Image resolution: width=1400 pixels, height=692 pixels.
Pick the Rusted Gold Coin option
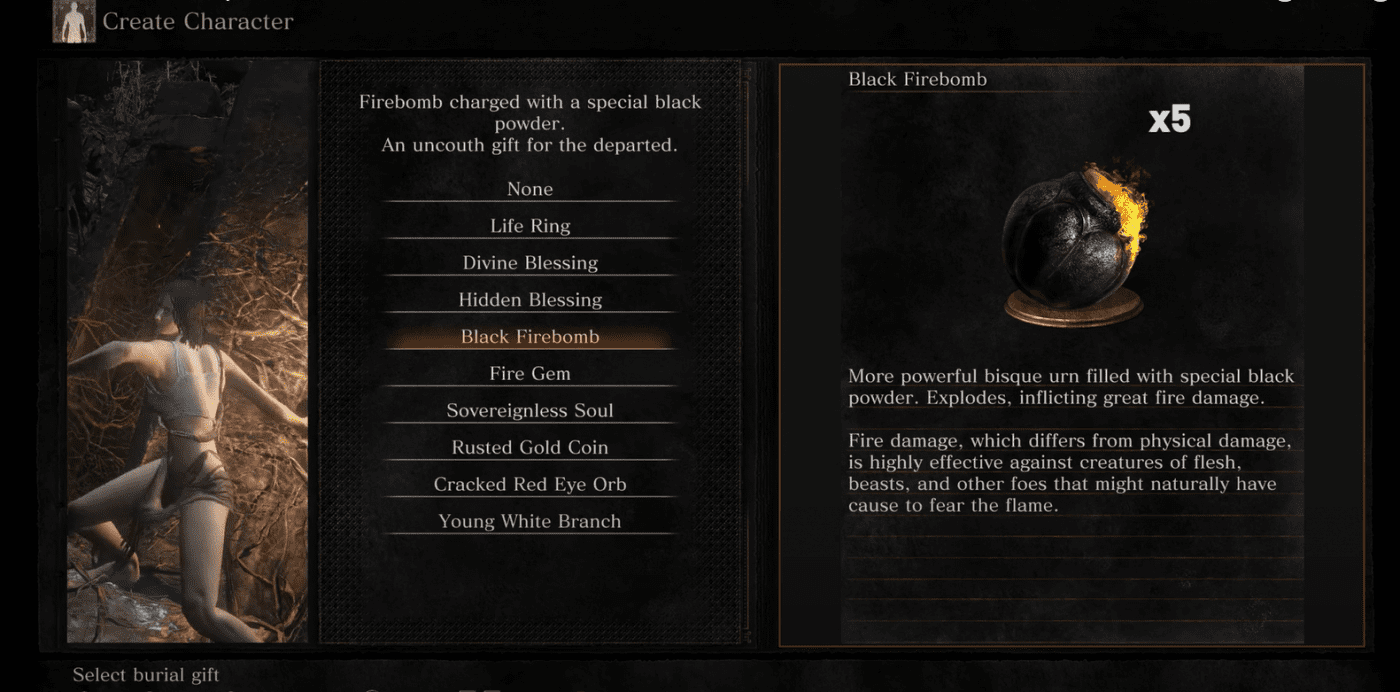click(x=530, y=448)
